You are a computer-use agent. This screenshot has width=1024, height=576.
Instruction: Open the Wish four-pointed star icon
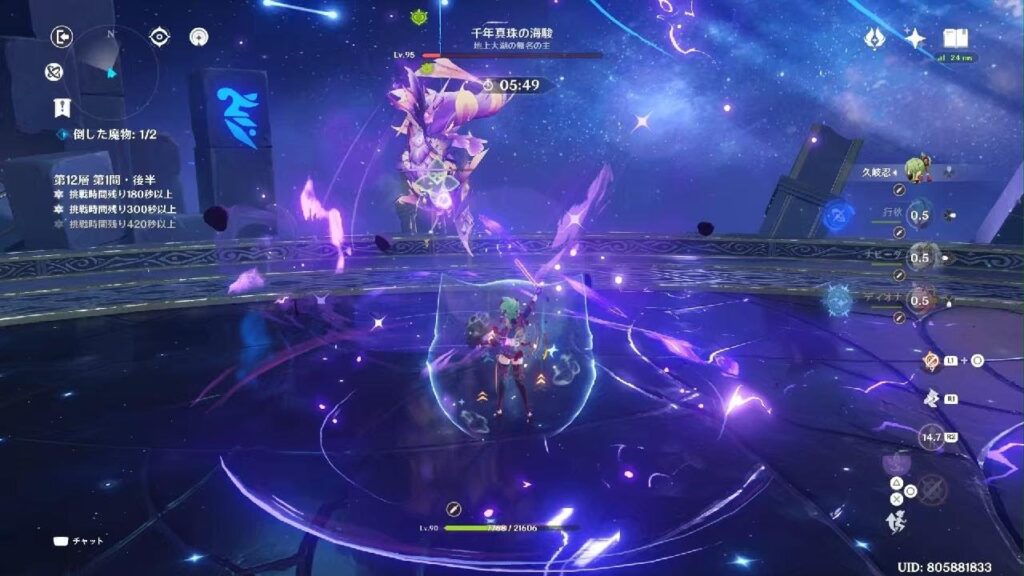click(x=914, y=38)
